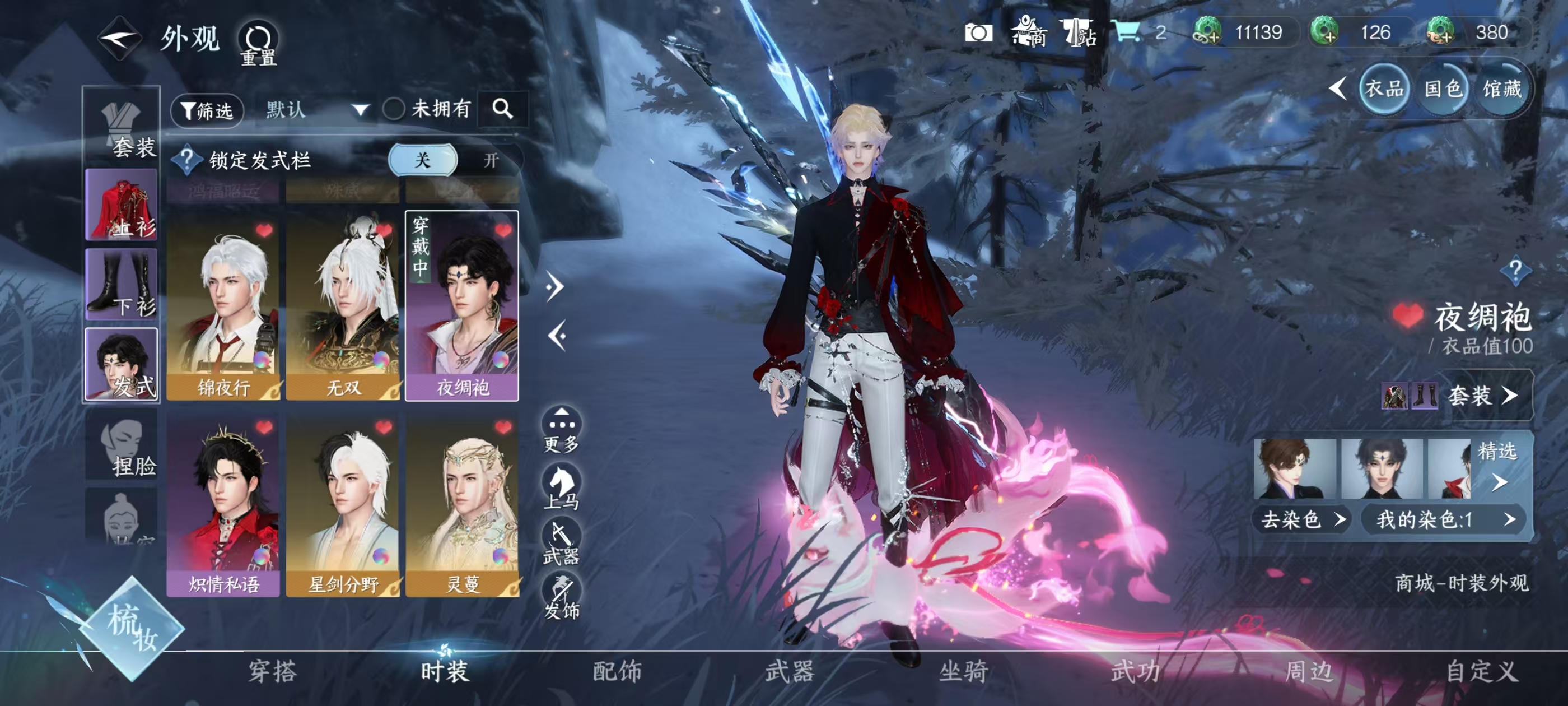Open the 坐骑 mount tab
Image resolution: width=1568 pixels, height=706 pixels.
[963, 671]
